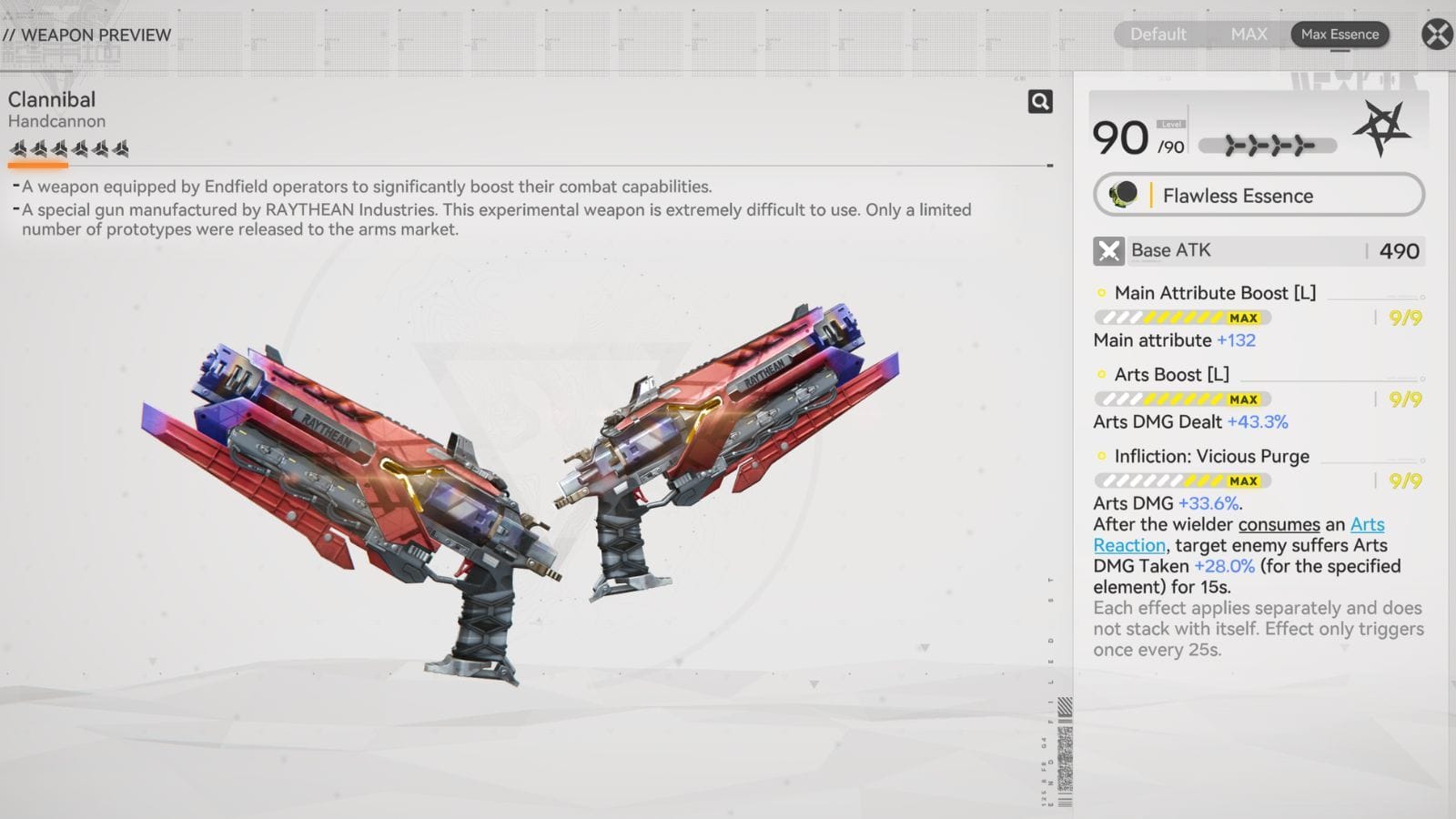Image resolution: width=1456 pixels, height=819 pixels.
Task: Switch to the Default preview tab
Action: [x=1158, y=35]
